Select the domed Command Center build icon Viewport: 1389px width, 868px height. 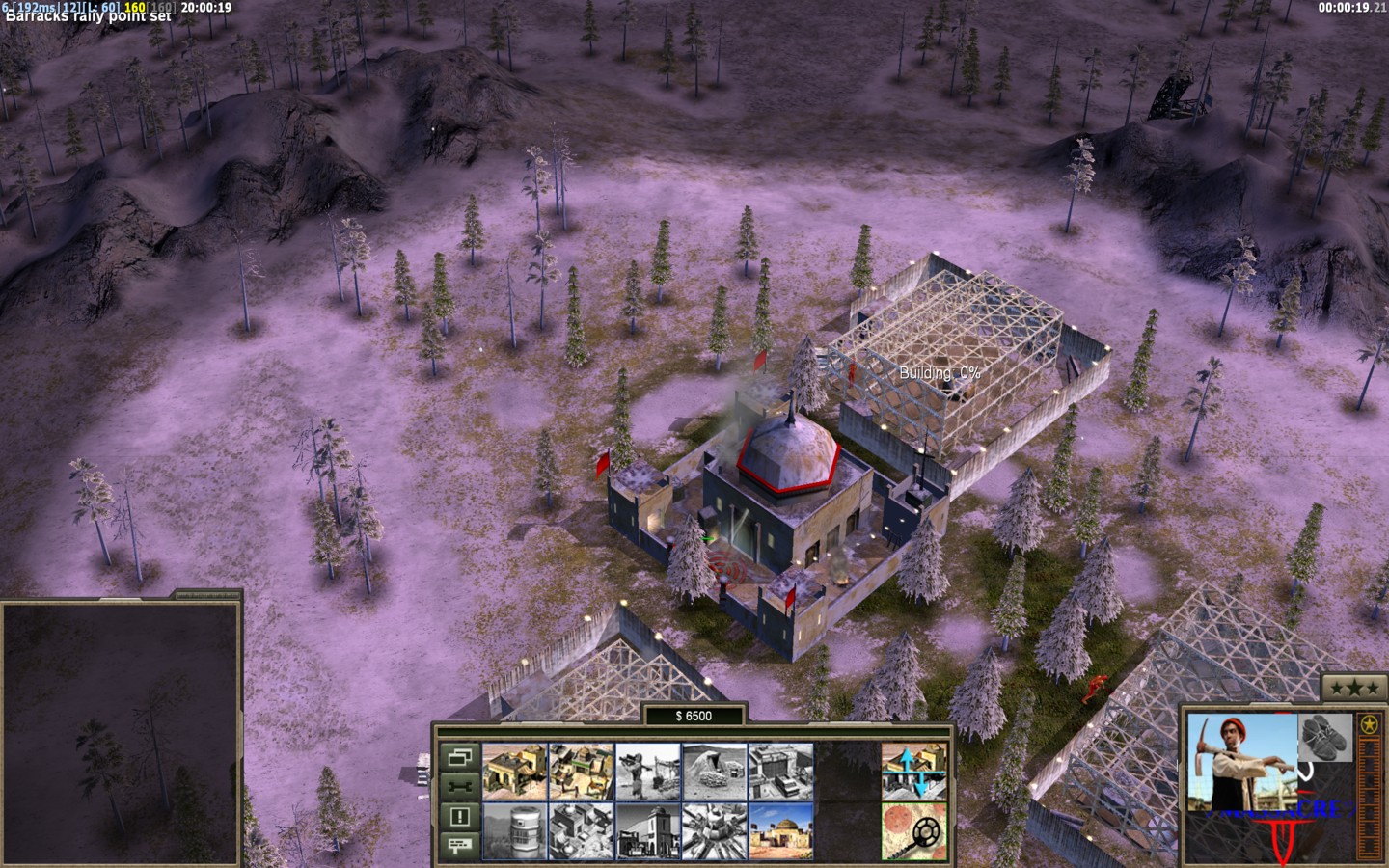point(780,831)
